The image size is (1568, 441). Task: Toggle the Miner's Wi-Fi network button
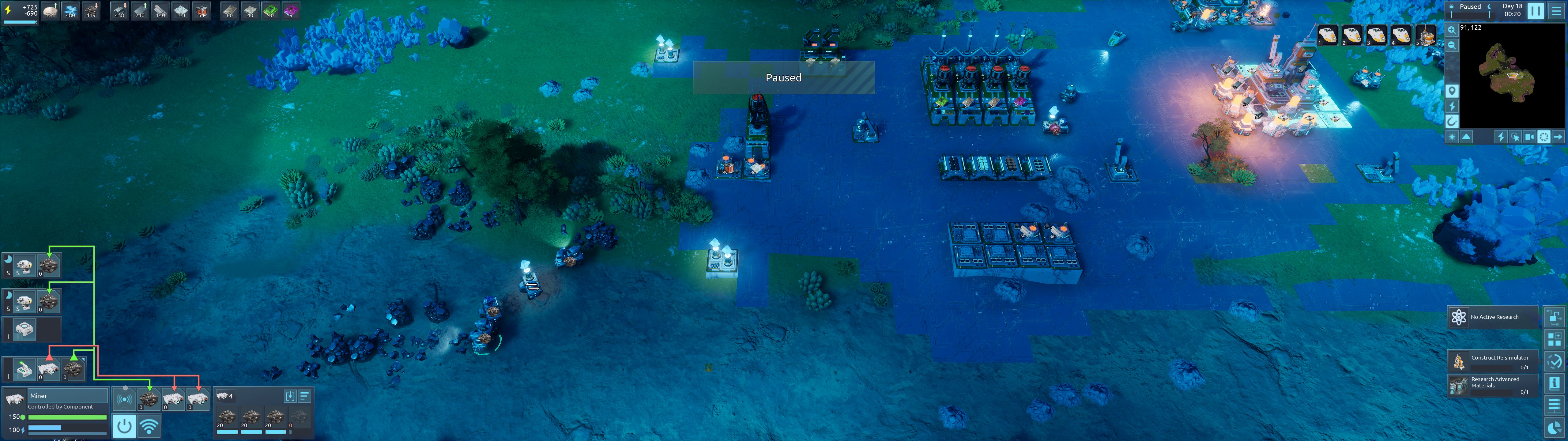pos(149,426)
